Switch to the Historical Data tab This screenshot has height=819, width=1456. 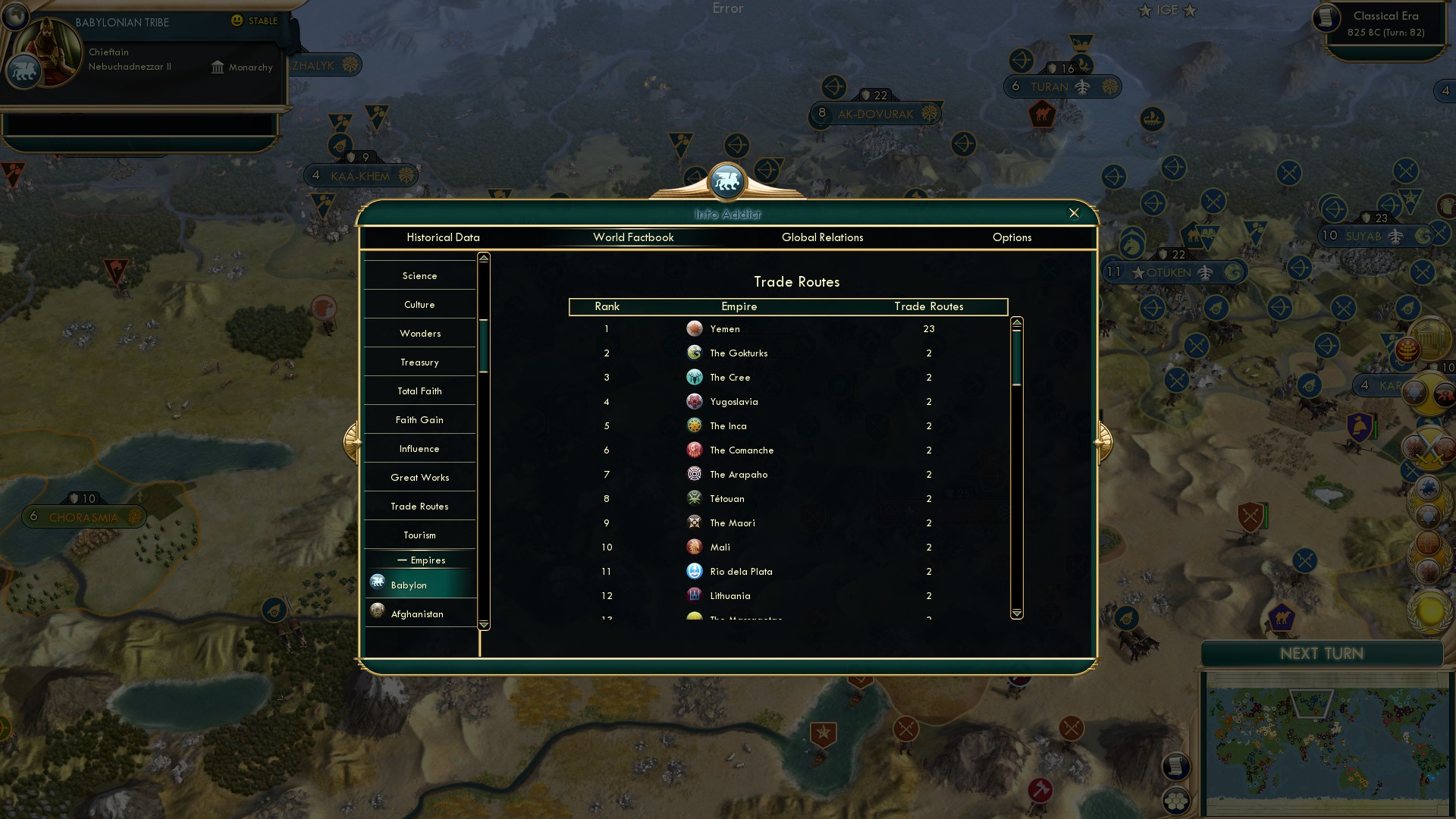click(x=444, y=237)
